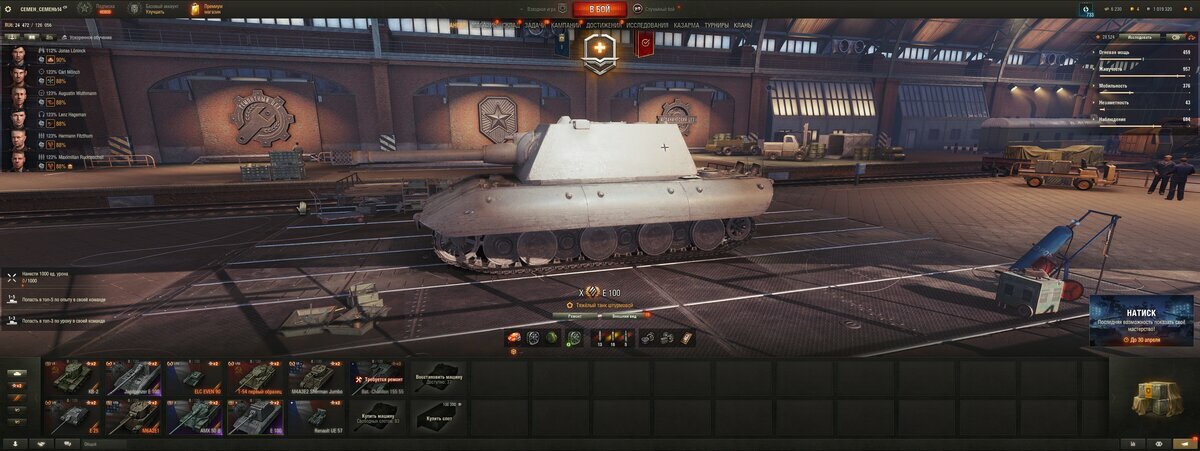The width and height of the screenshot is (1200, 451).
Task: Switch to the «КАЗАРМА» barracks tab
Action: pyautogui.click(x=686, y=24)
